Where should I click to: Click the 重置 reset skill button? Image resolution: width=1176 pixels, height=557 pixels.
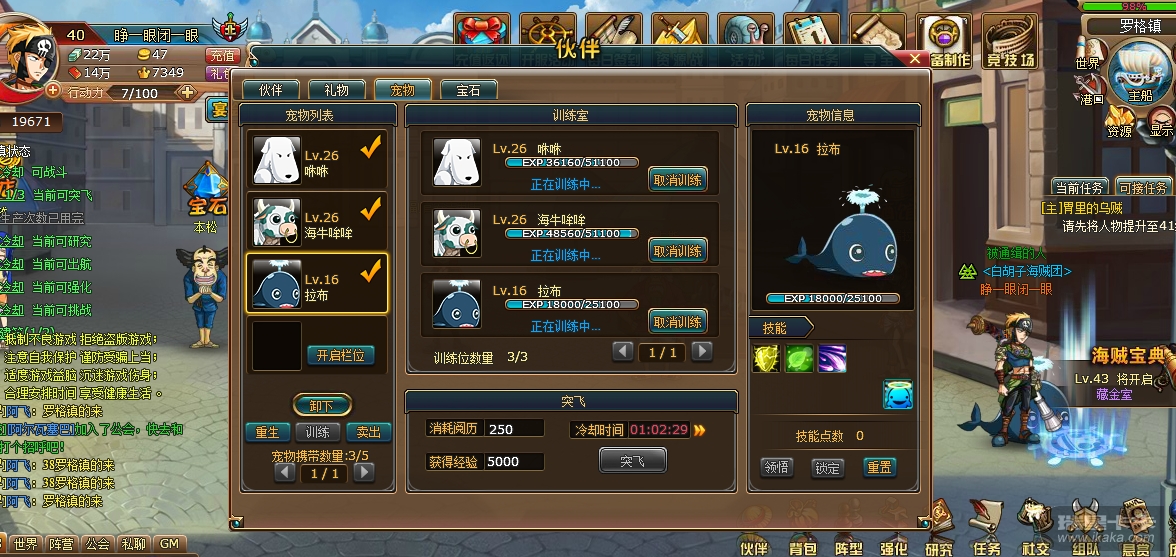point(879,467)
